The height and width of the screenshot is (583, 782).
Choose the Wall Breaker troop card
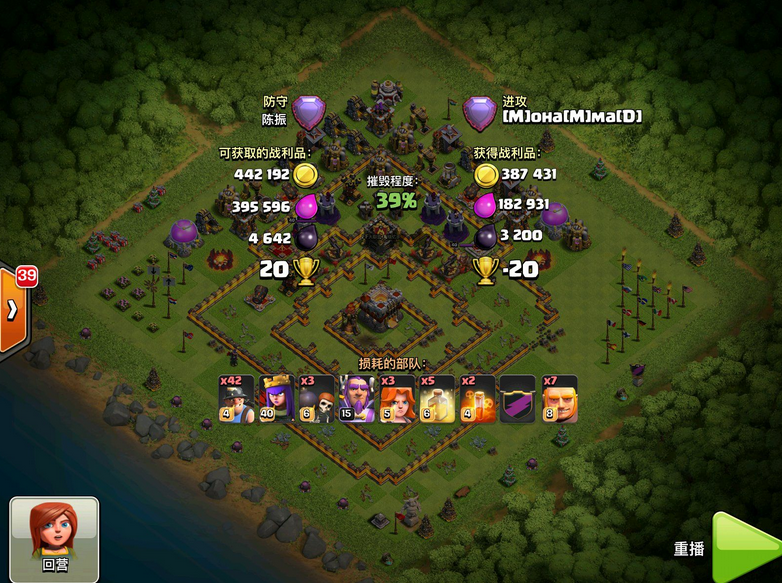click(317, 398)
